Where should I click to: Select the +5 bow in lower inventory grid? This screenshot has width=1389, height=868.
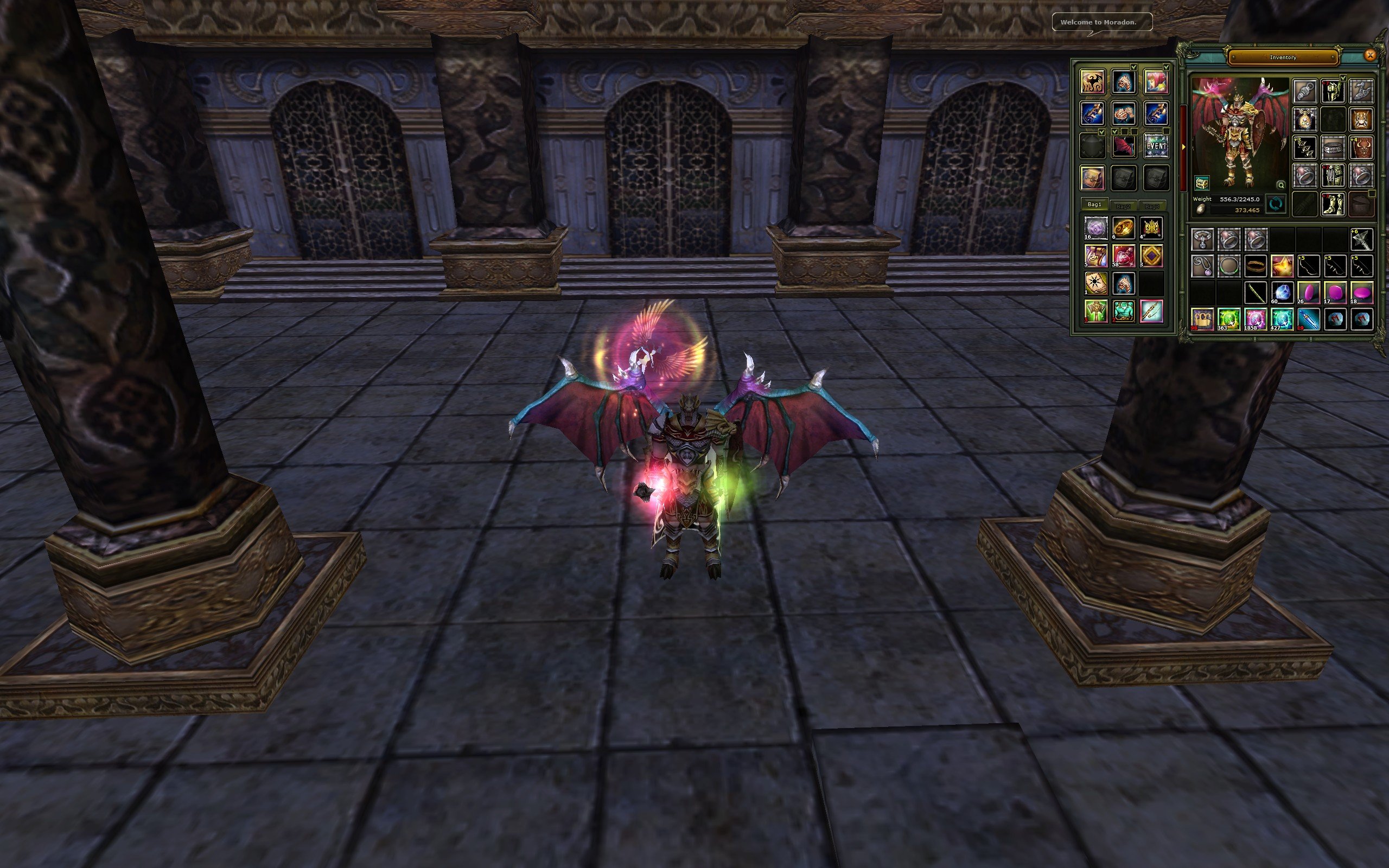(x=1309, y=265)
